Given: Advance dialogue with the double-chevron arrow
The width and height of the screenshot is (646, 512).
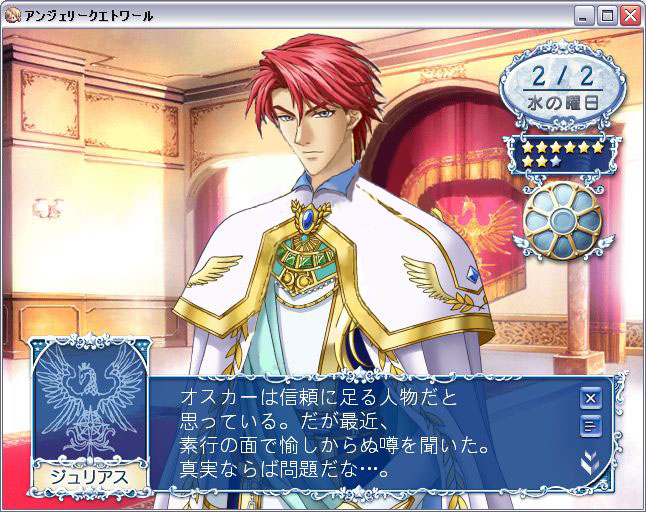Looking at the screenshot, I should click(590, 460).
